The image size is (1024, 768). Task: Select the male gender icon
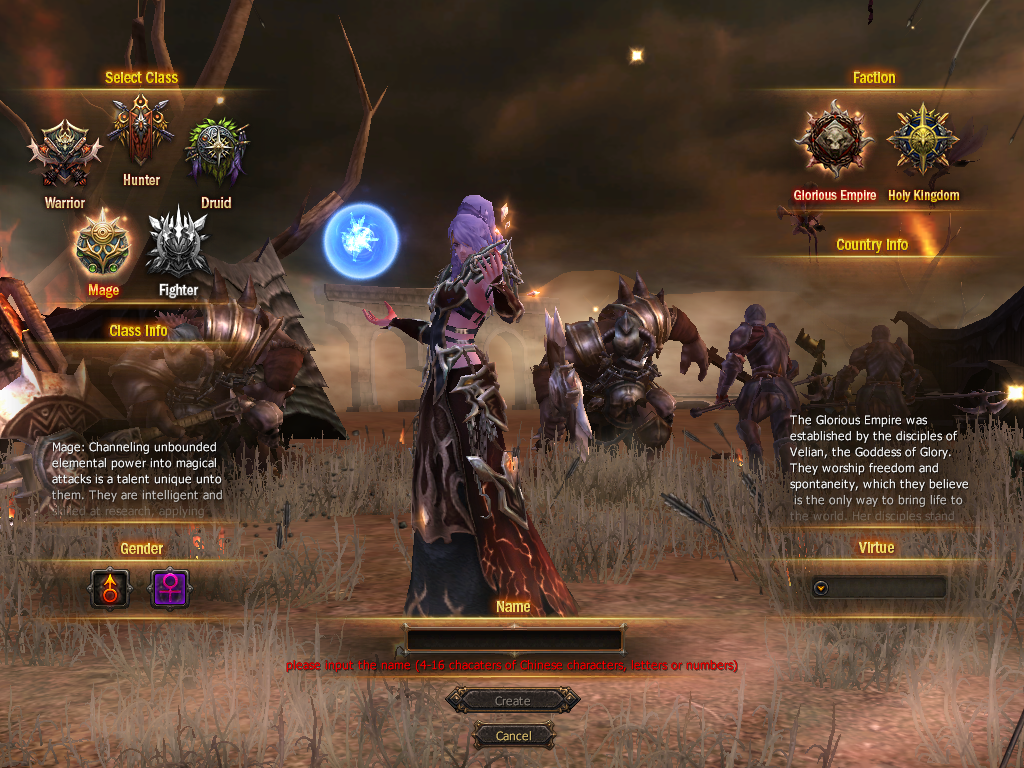(110, 588)
